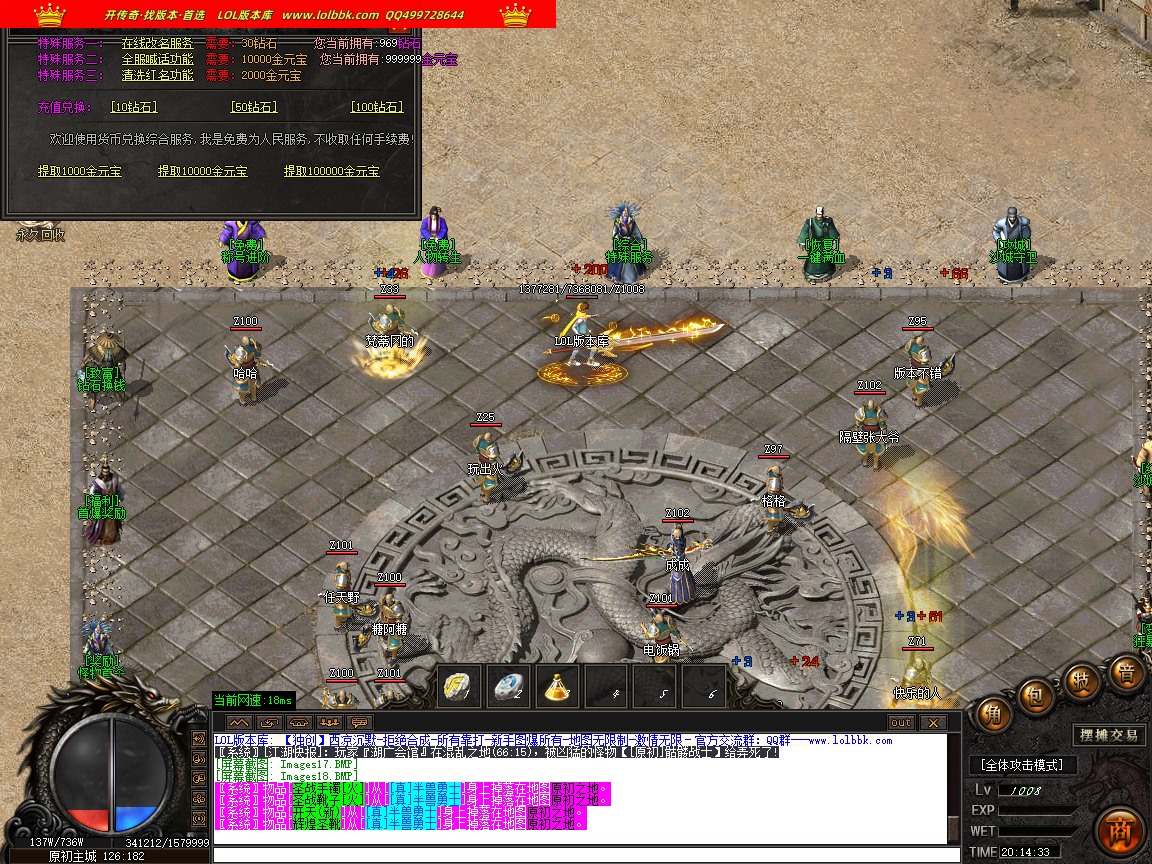Use the yellow scroll in hotbar slot 1

click(460, 686)
